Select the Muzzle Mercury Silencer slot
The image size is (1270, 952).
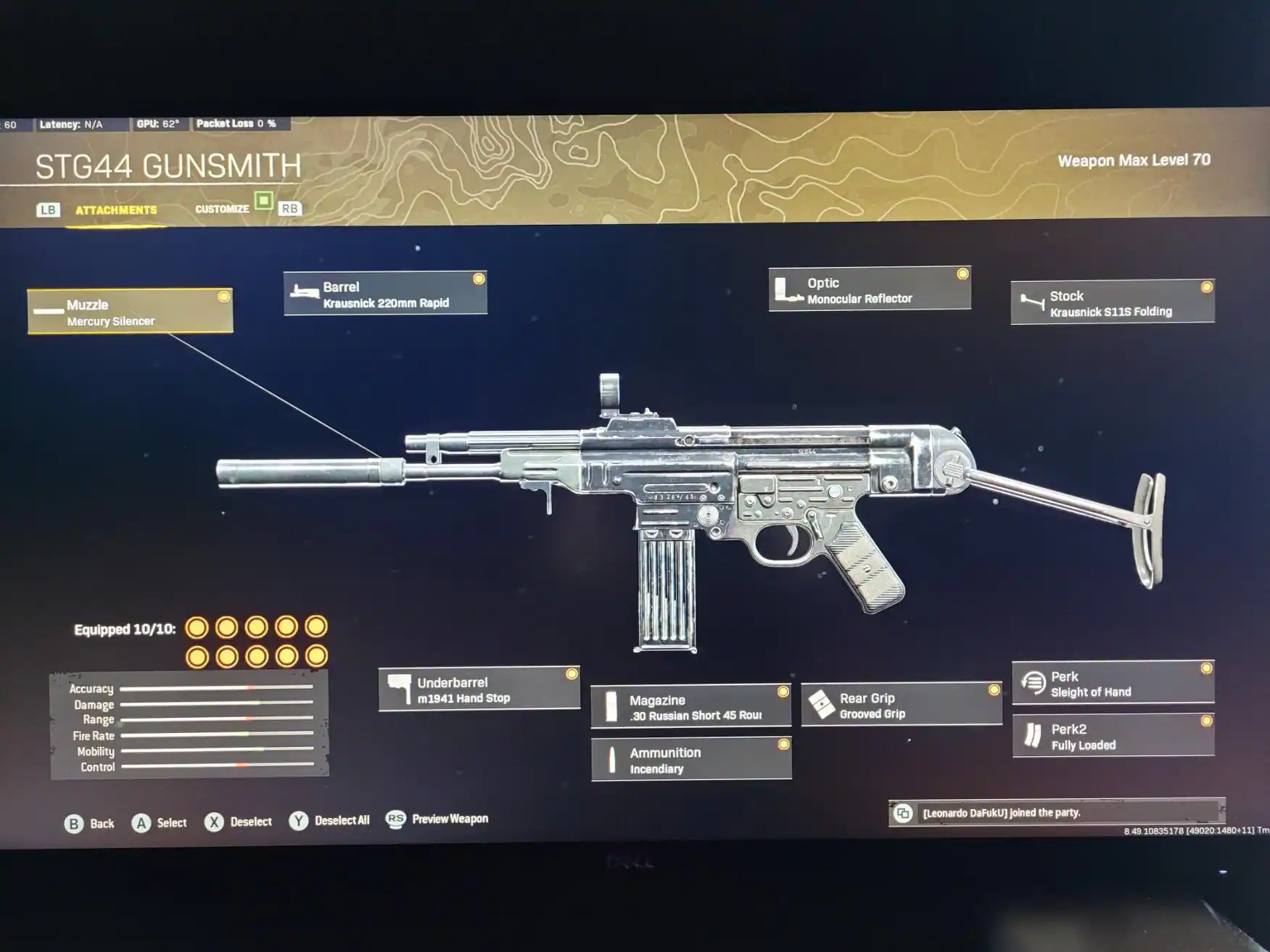coord(130,312)
